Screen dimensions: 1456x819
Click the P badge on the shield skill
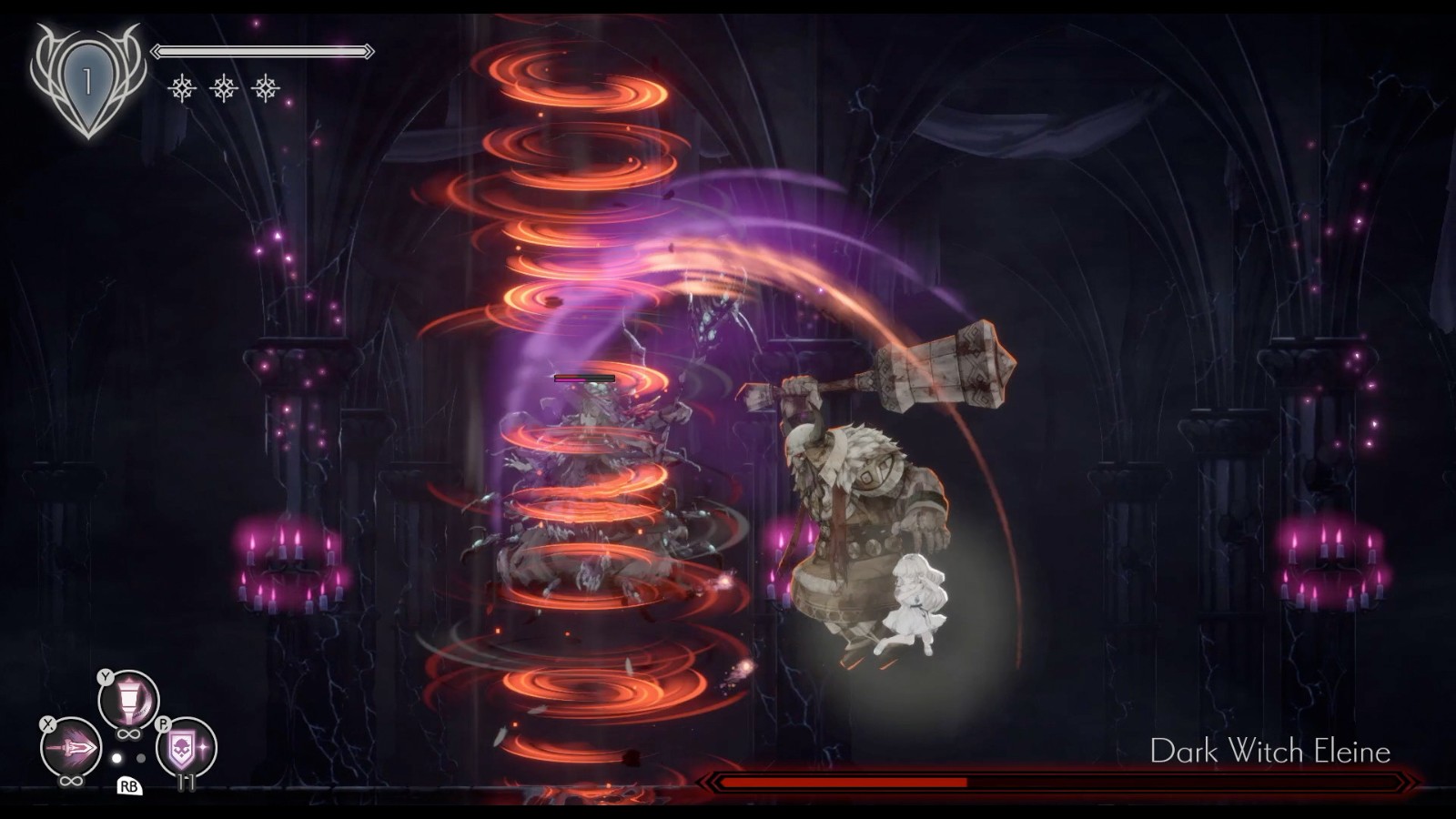click(165, 723)
